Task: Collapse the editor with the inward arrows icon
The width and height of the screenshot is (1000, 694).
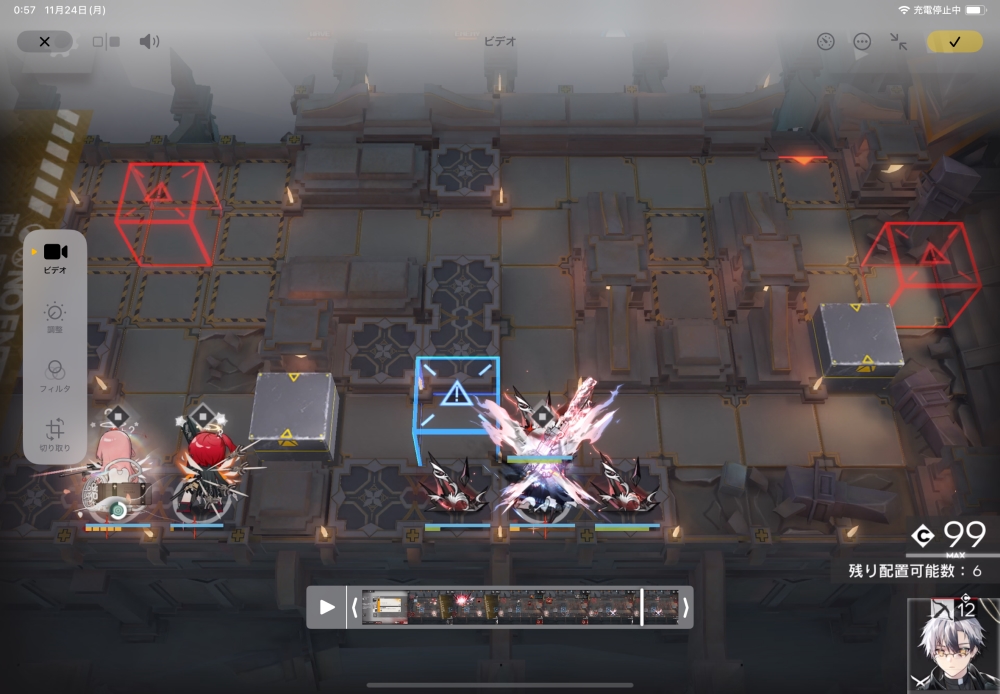Action: 898,42
